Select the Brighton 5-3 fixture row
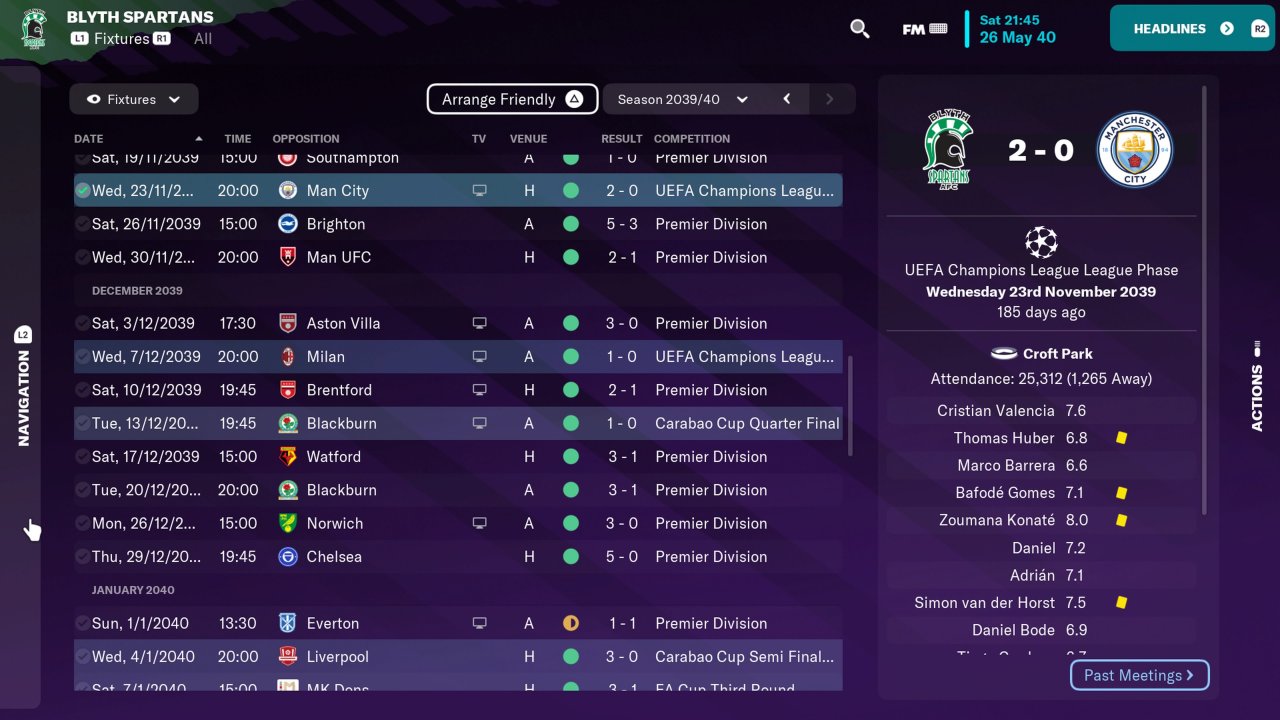 457,224
